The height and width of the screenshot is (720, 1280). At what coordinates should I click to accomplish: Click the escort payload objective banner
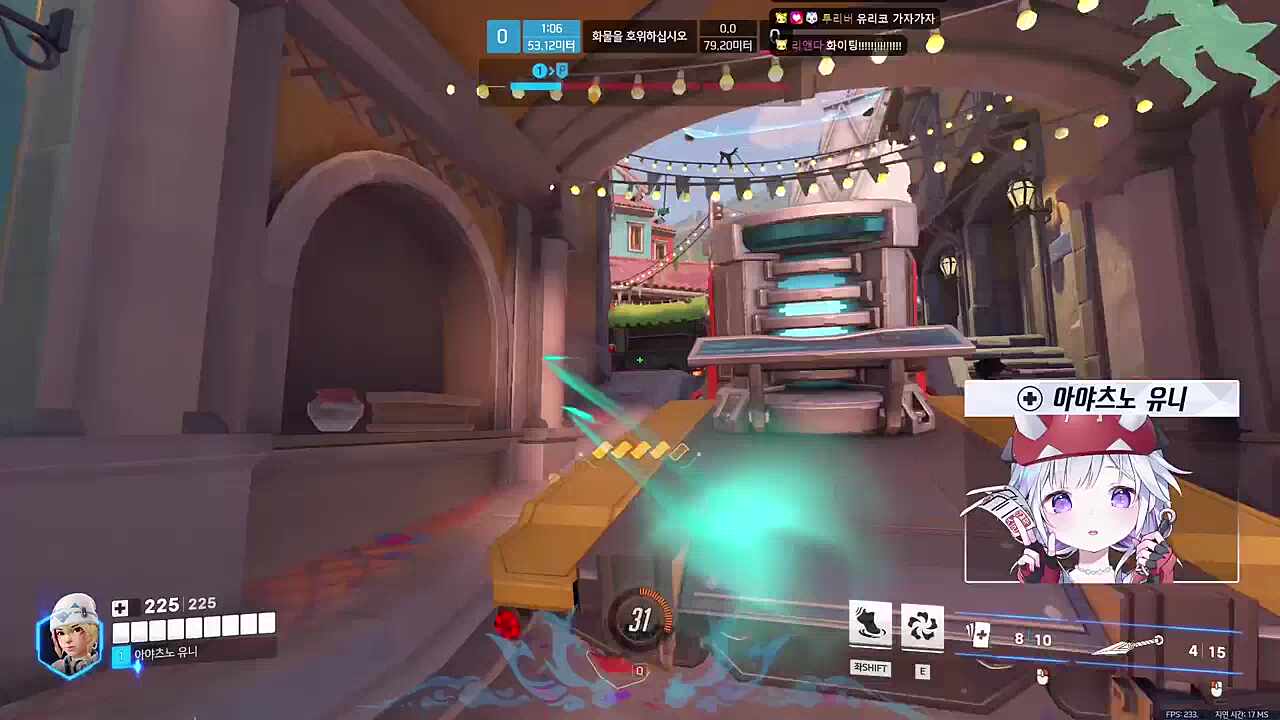[639, 37]
